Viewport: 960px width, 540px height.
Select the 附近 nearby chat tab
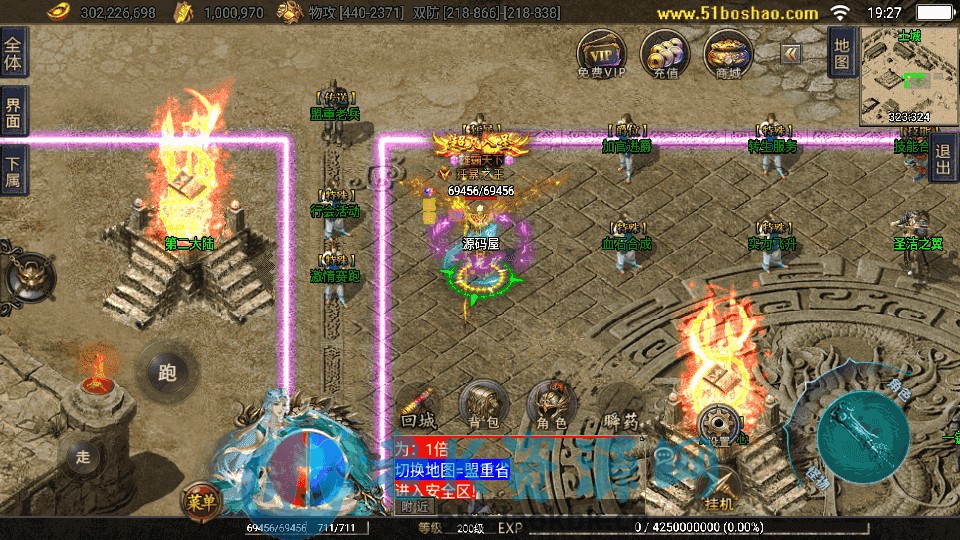[x=416, y=506]
